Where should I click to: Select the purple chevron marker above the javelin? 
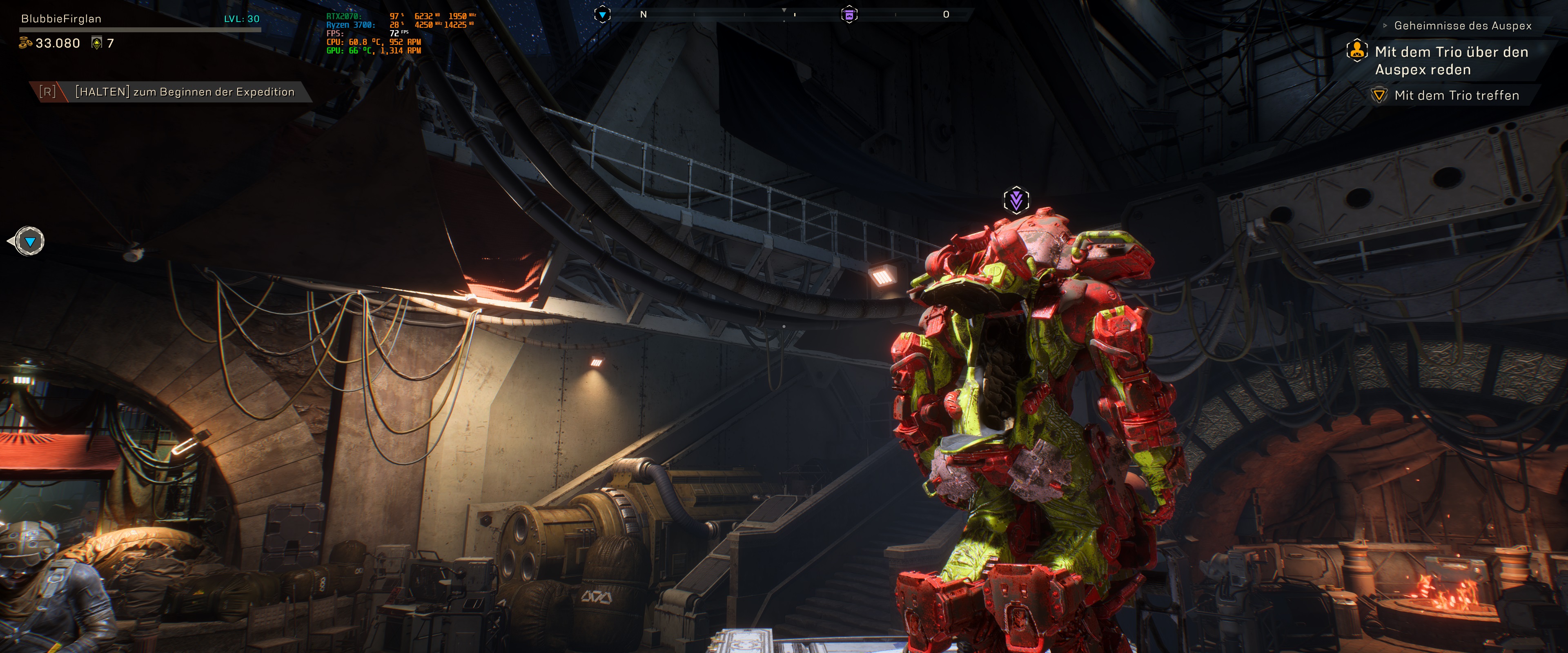coord(1016,200)
